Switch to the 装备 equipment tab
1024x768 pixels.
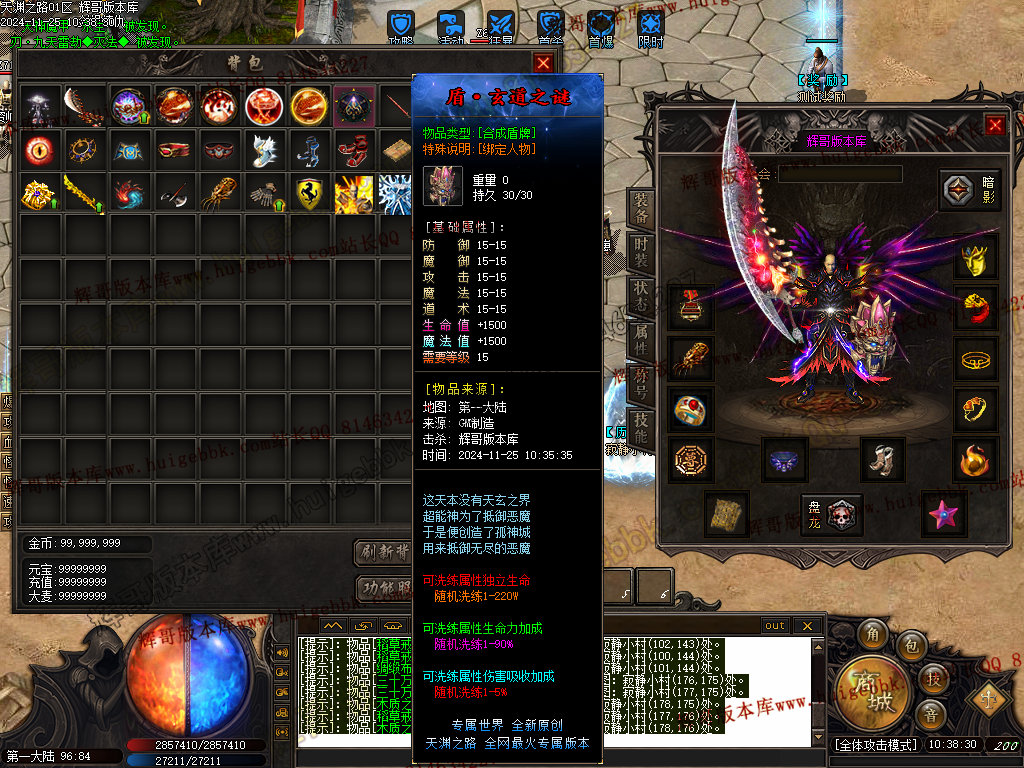(x=640, y=207)
